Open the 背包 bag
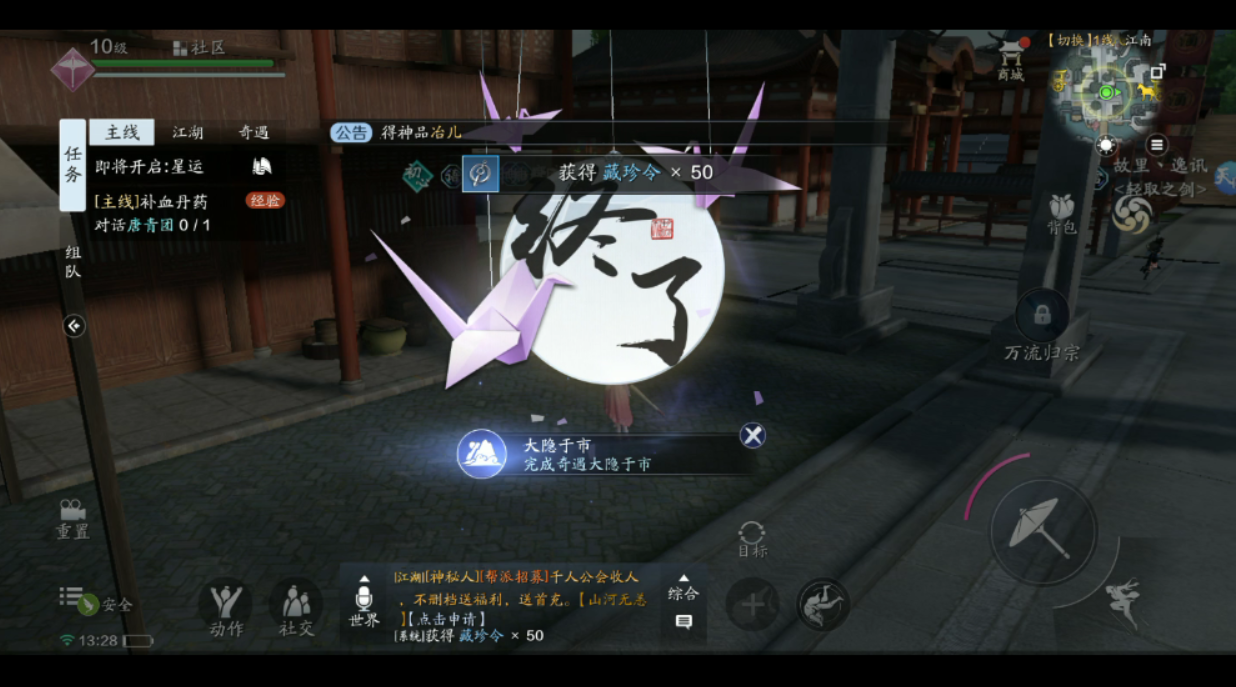This screenshot has height=687, width=1236. [1061, 214]
